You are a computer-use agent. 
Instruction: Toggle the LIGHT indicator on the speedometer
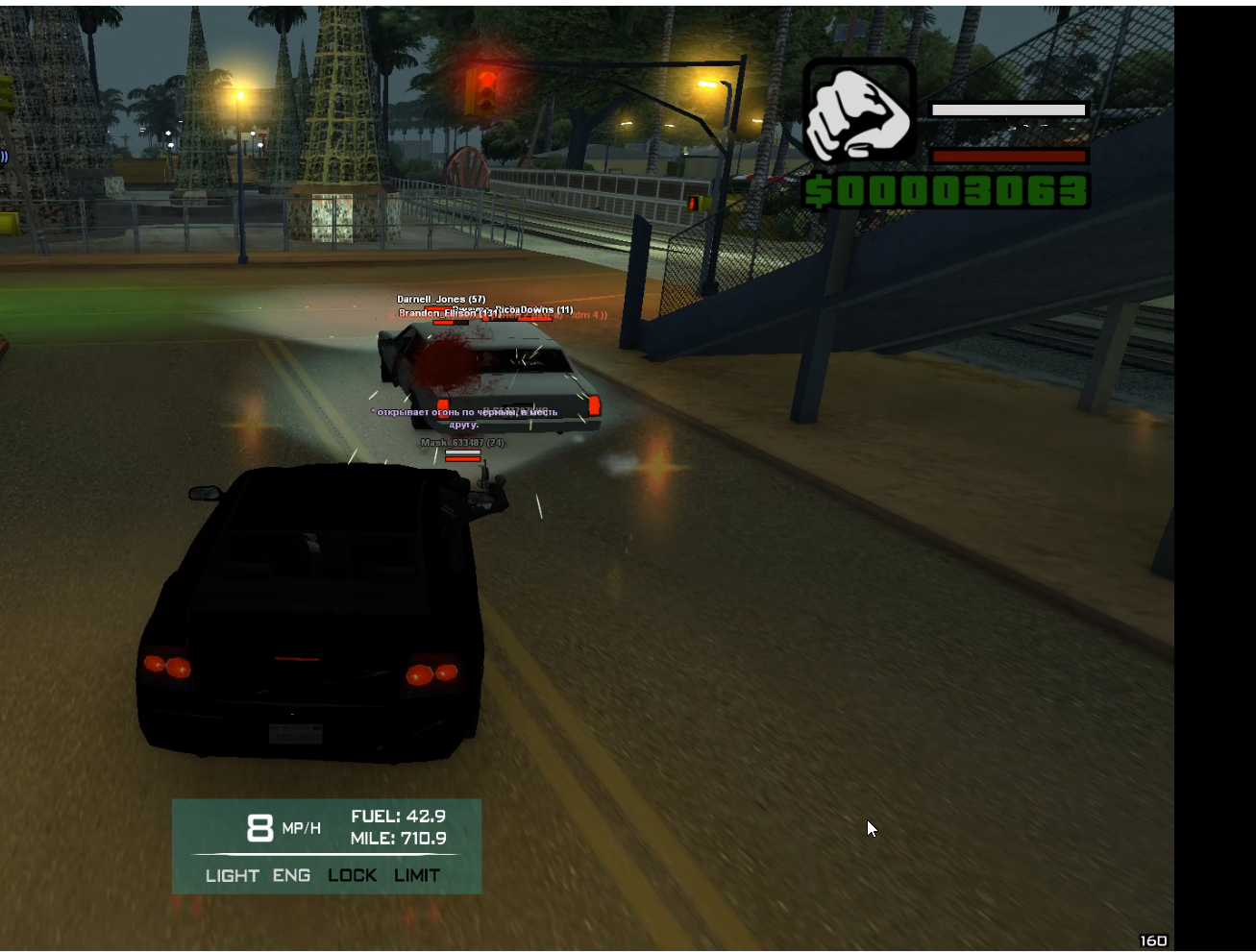[x=232, y=875]
